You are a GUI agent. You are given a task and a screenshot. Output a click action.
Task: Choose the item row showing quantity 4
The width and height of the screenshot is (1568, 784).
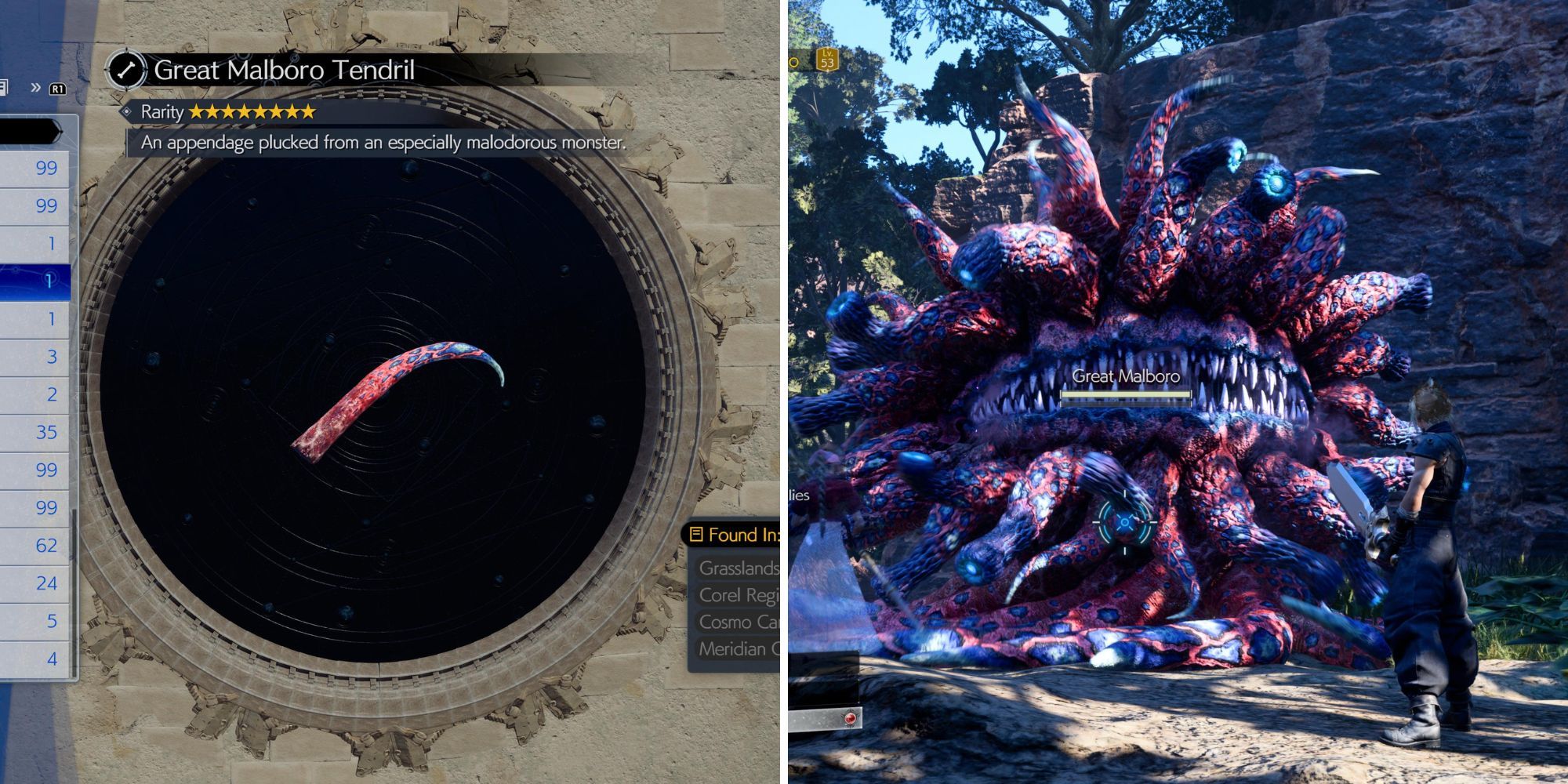click(35, 659)
